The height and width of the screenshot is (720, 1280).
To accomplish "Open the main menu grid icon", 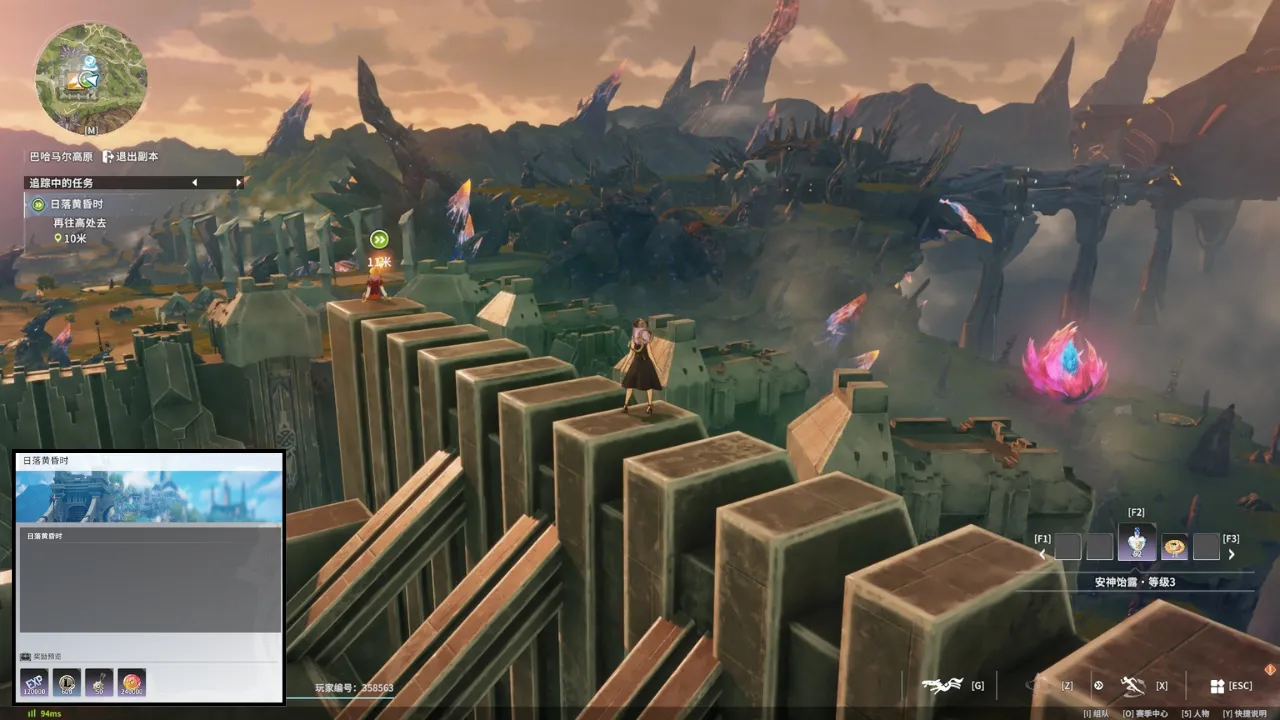I will tap(1217, 686).
